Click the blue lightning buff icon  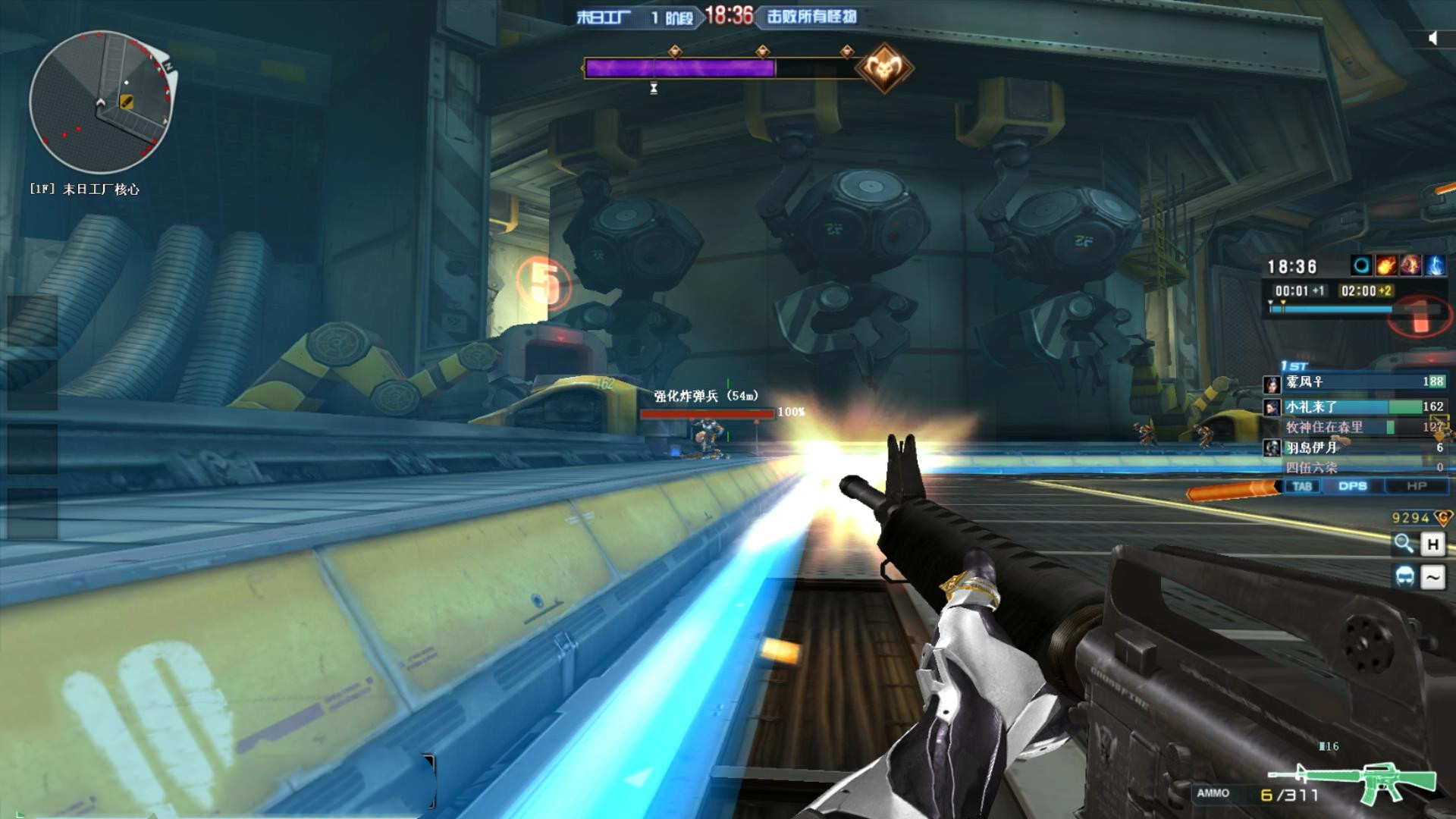1435,265
